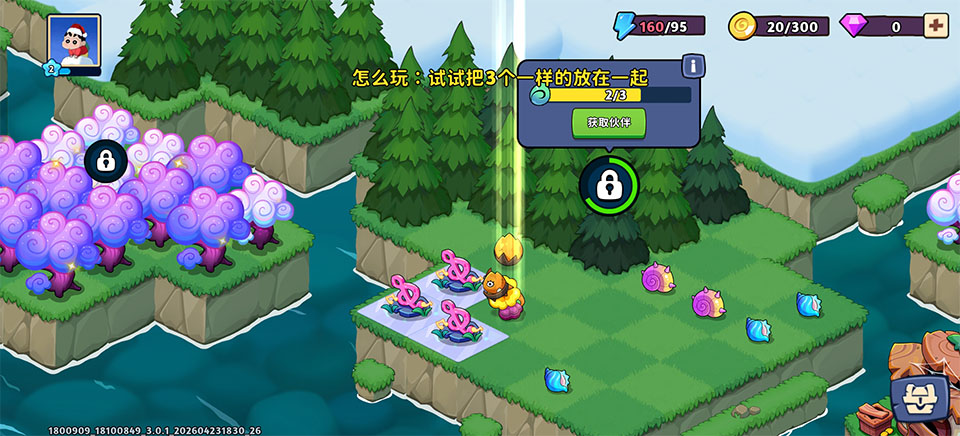Click the green 获取伙伴 button
This screenshot has width=960, height=436.
tap(608, 122)
